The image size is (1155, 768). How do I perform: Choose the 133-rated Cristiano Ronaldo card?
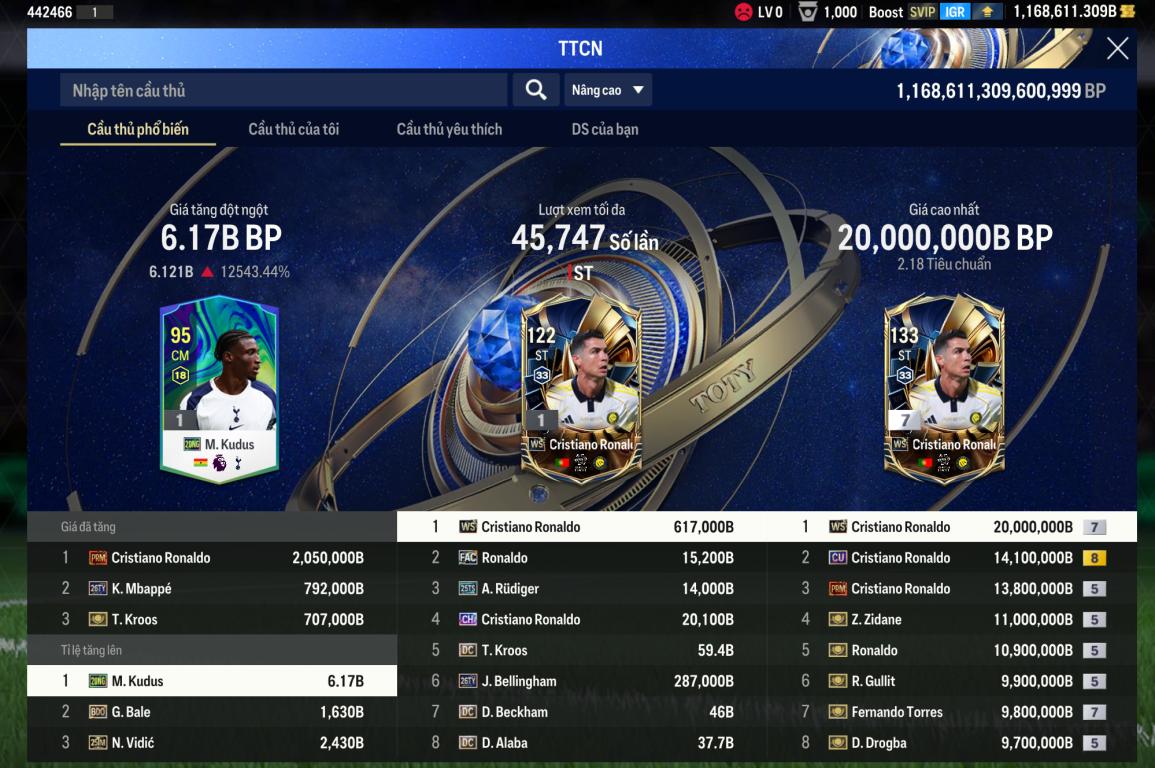click(x=944, y=390)
